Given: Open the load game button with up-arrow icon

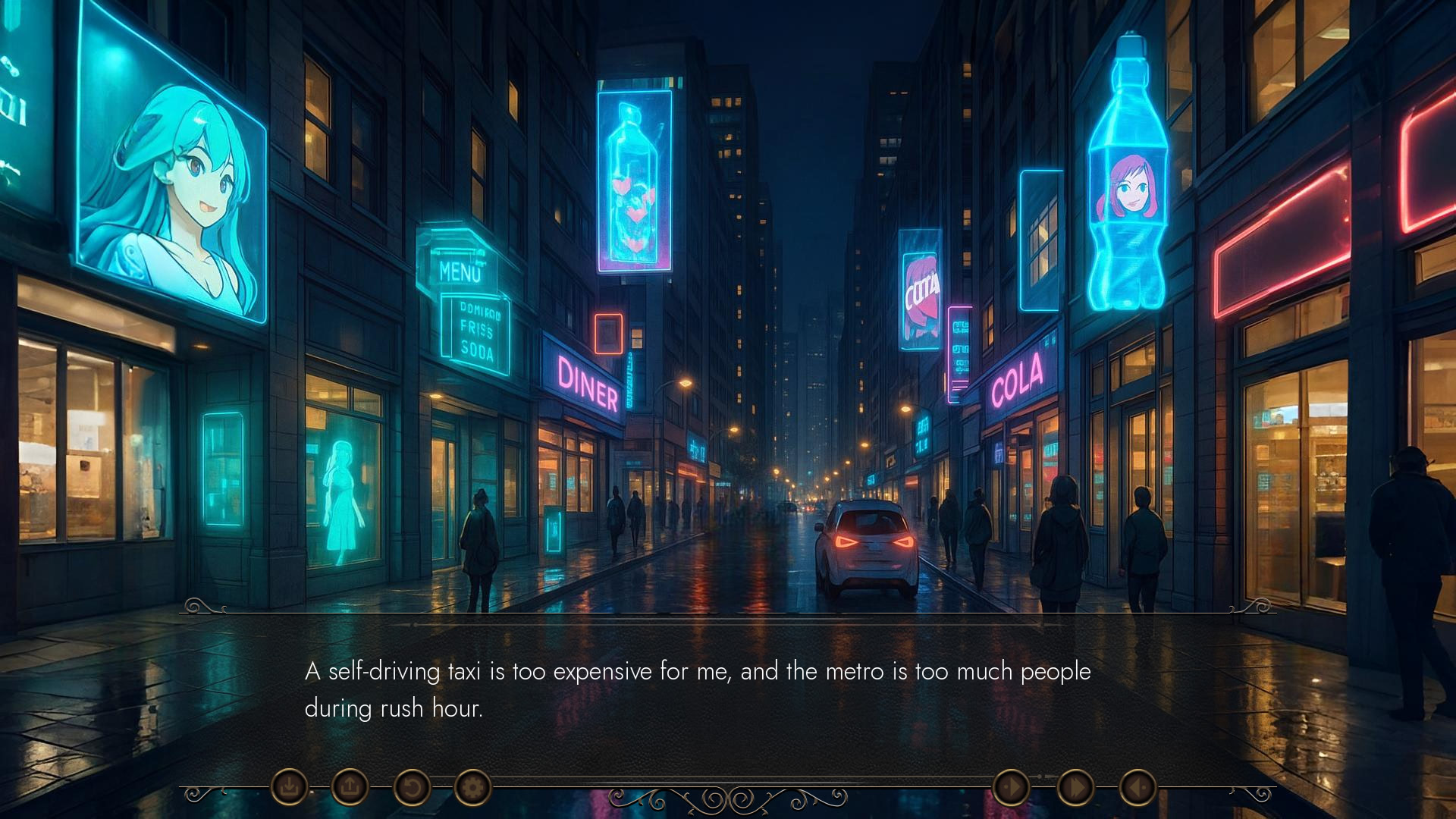Looking at the screenshot, I should [350, 787].
